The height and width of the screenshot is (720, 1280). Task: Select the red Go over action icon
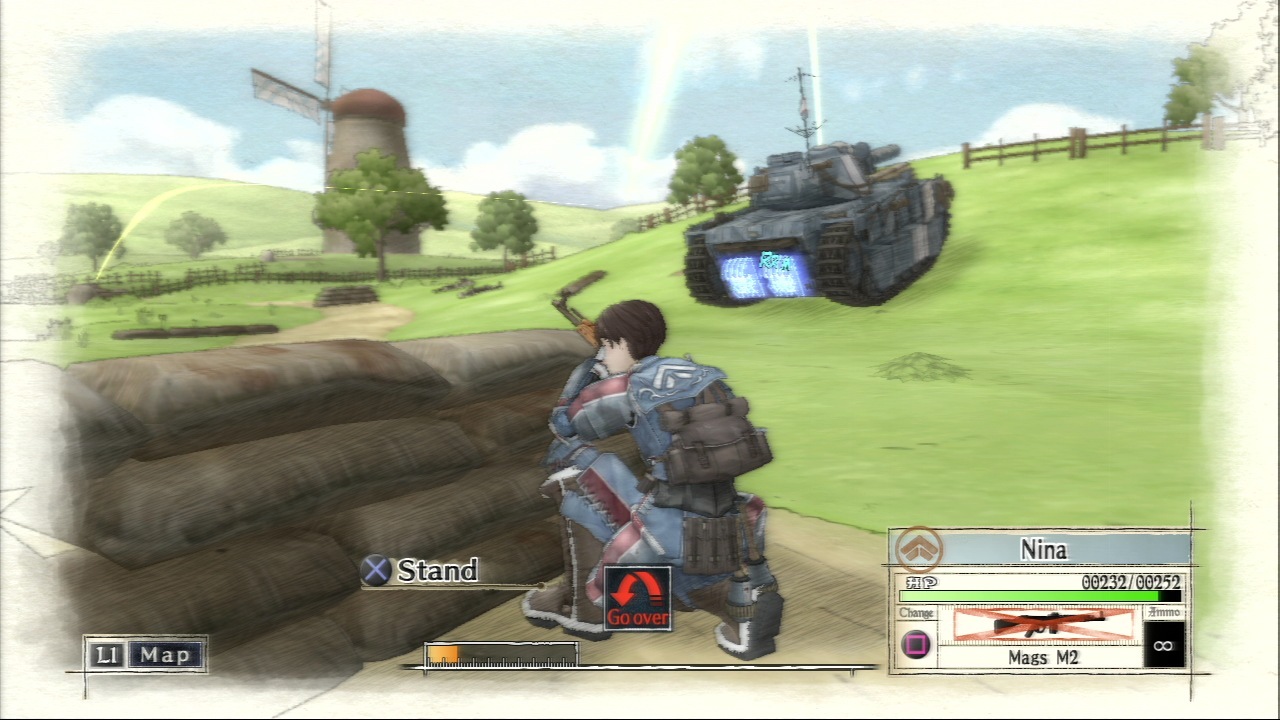(x=638, y=598)
